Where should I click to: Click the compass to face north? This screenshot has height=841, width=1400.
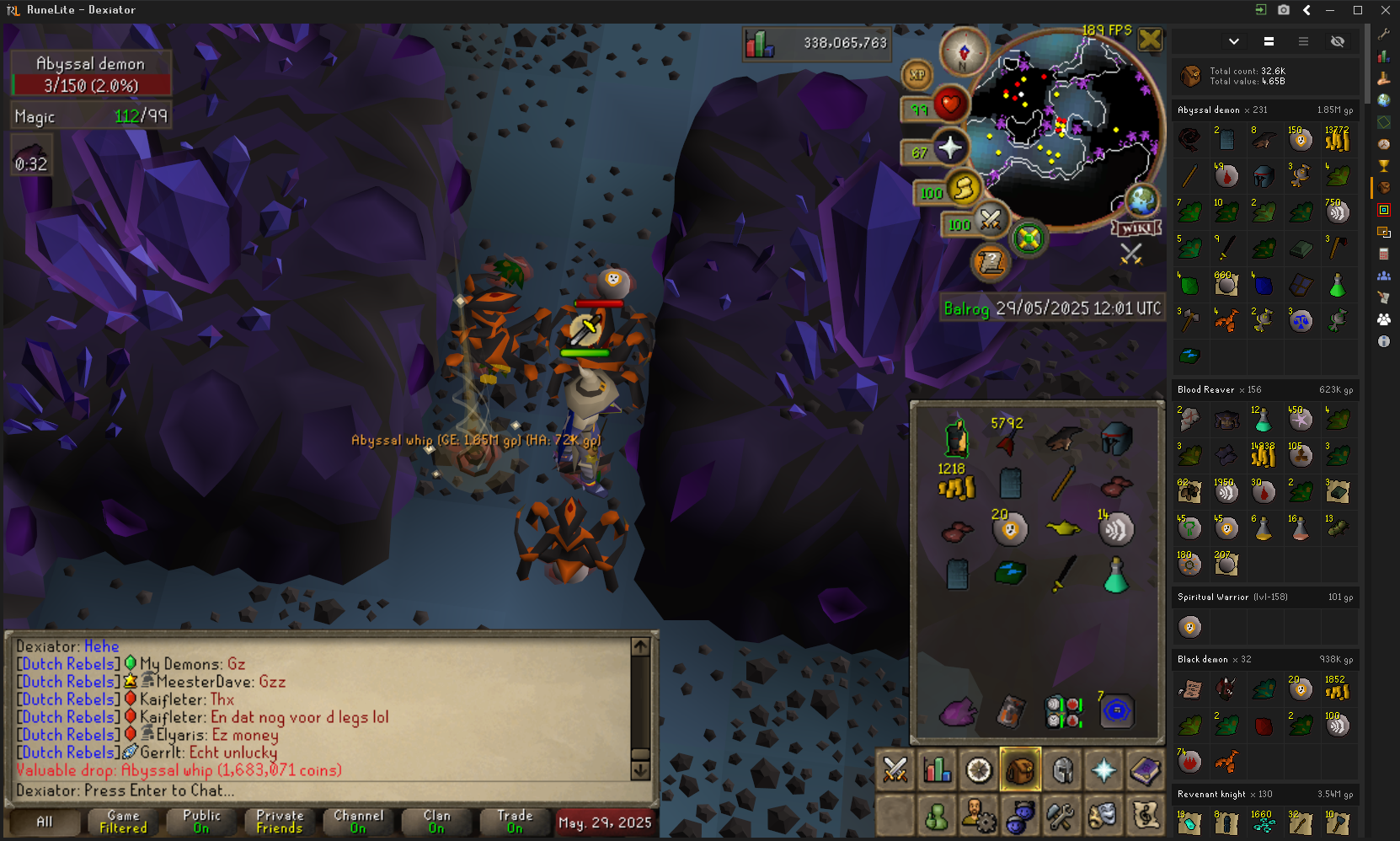[x=964, y=51]
